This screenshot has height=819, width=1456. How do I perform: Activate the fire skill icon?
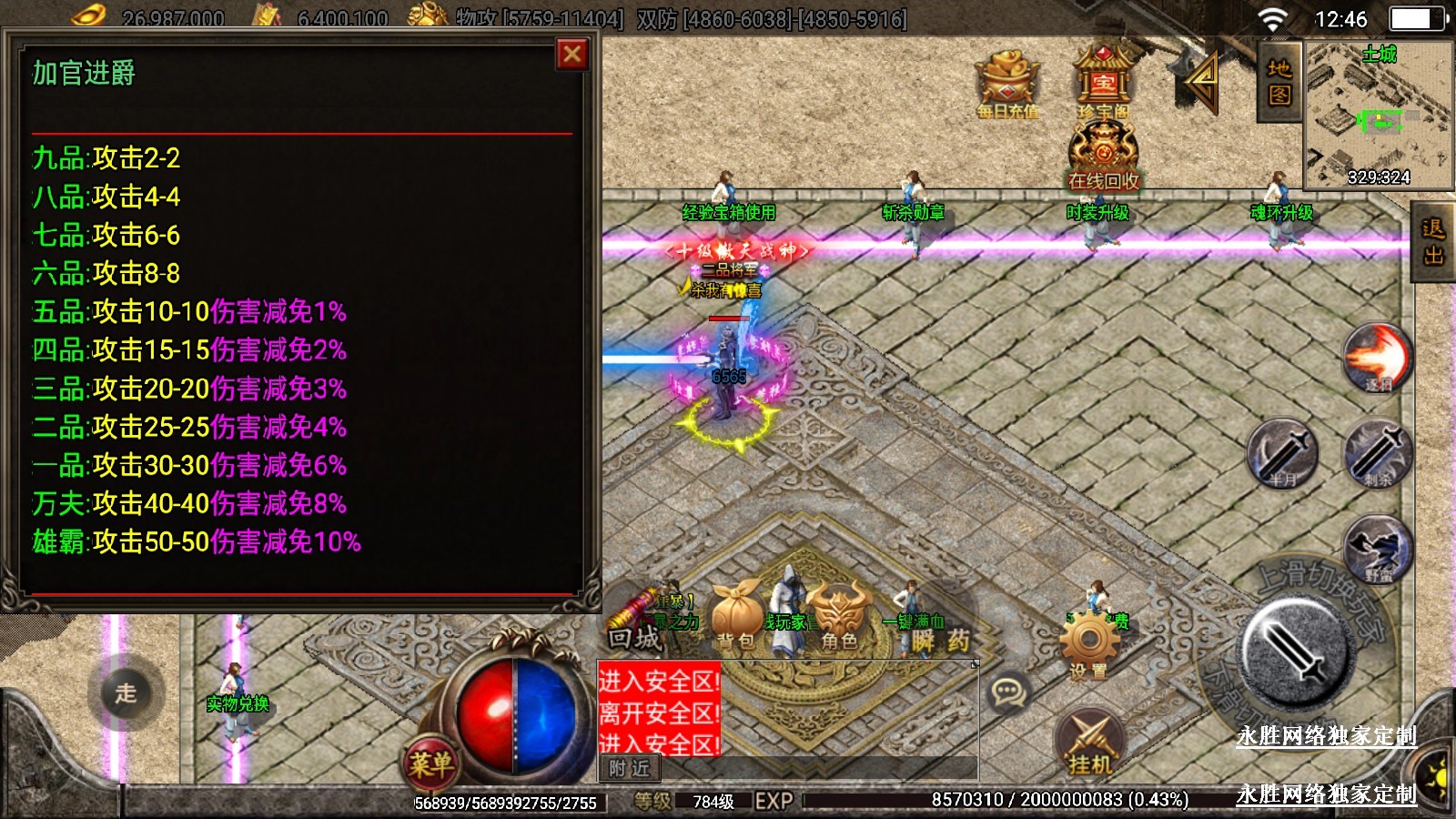pos(1377,357)
